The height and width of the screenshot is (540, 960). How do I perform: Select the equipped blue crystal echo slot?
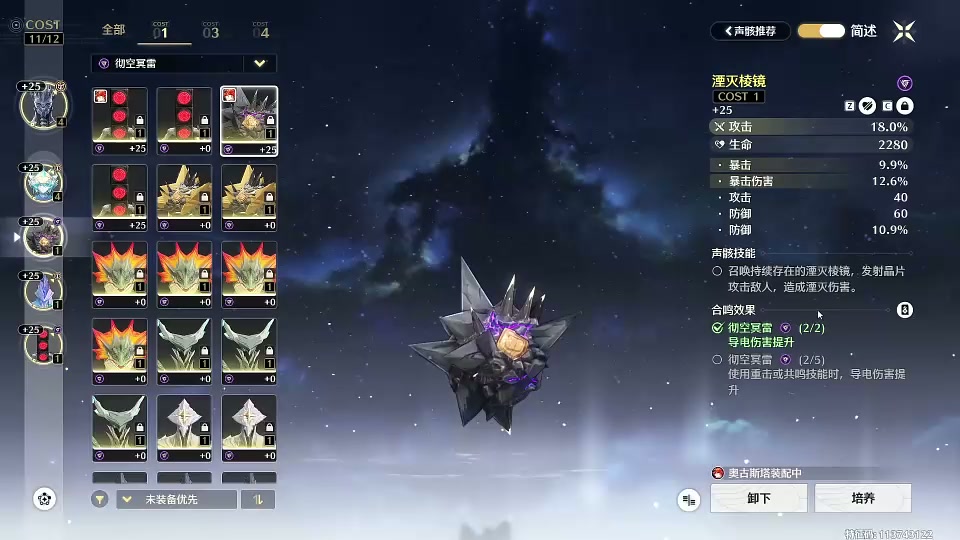tap(42, 292)
